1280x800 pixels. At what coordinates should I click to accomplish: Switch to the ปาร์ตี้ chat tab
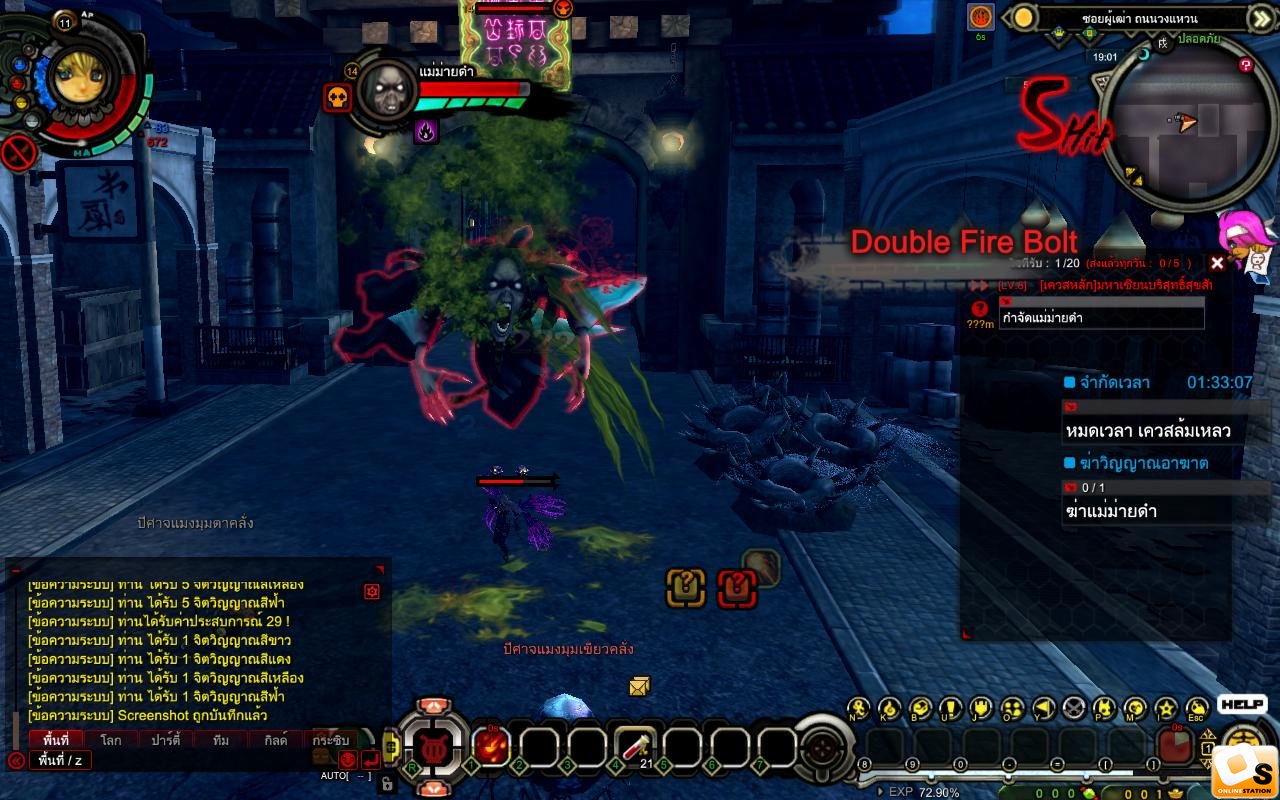(165, 740)
